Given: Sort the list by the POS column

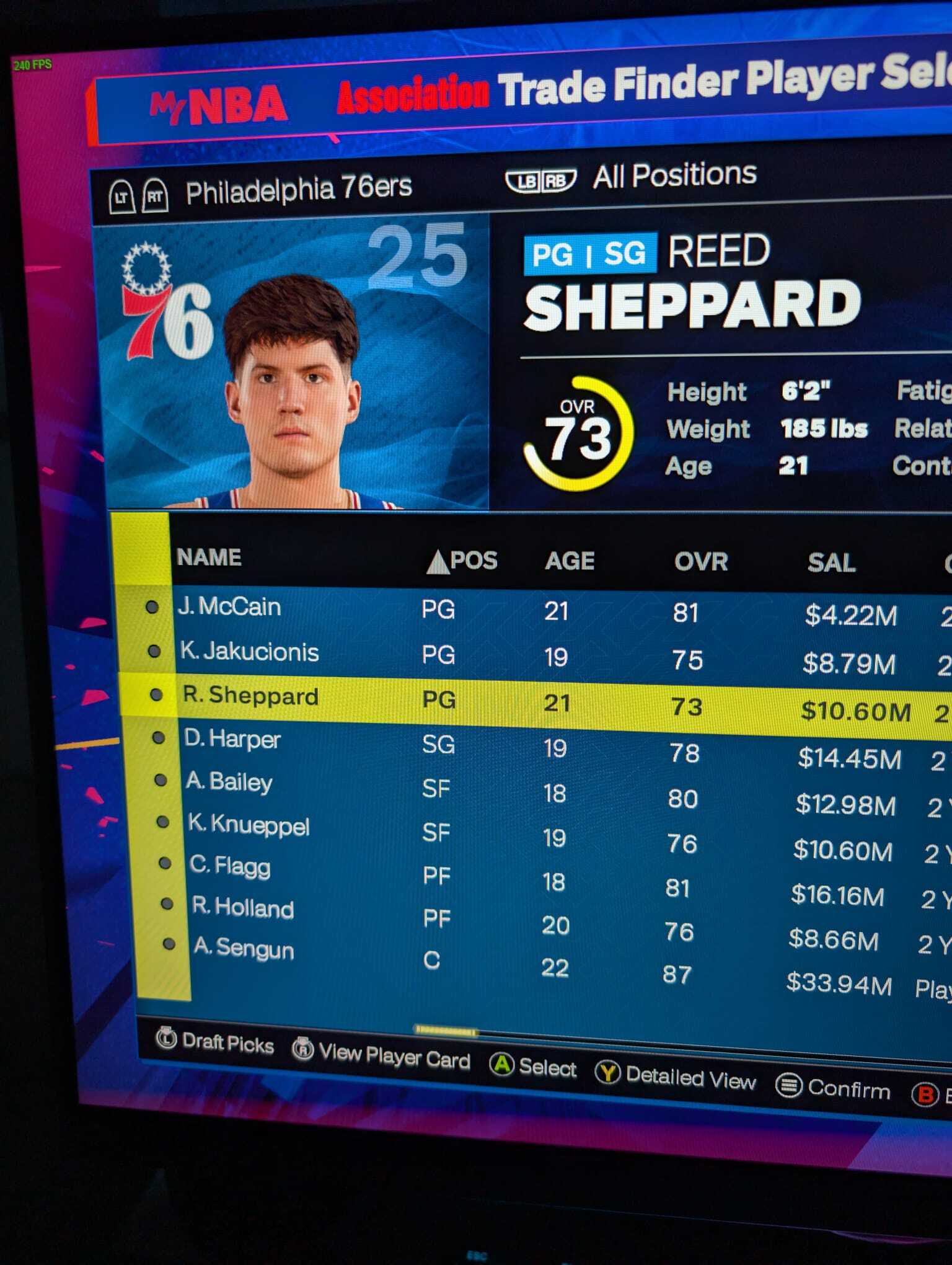Looking at the screenshot, I should click(472, 561).
